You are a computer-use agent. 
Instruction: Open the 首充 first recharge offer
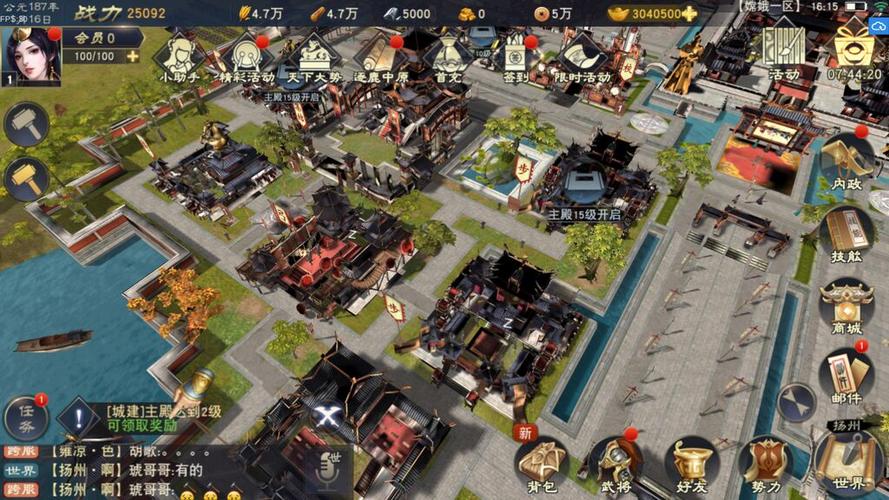(x=448, y=56)
